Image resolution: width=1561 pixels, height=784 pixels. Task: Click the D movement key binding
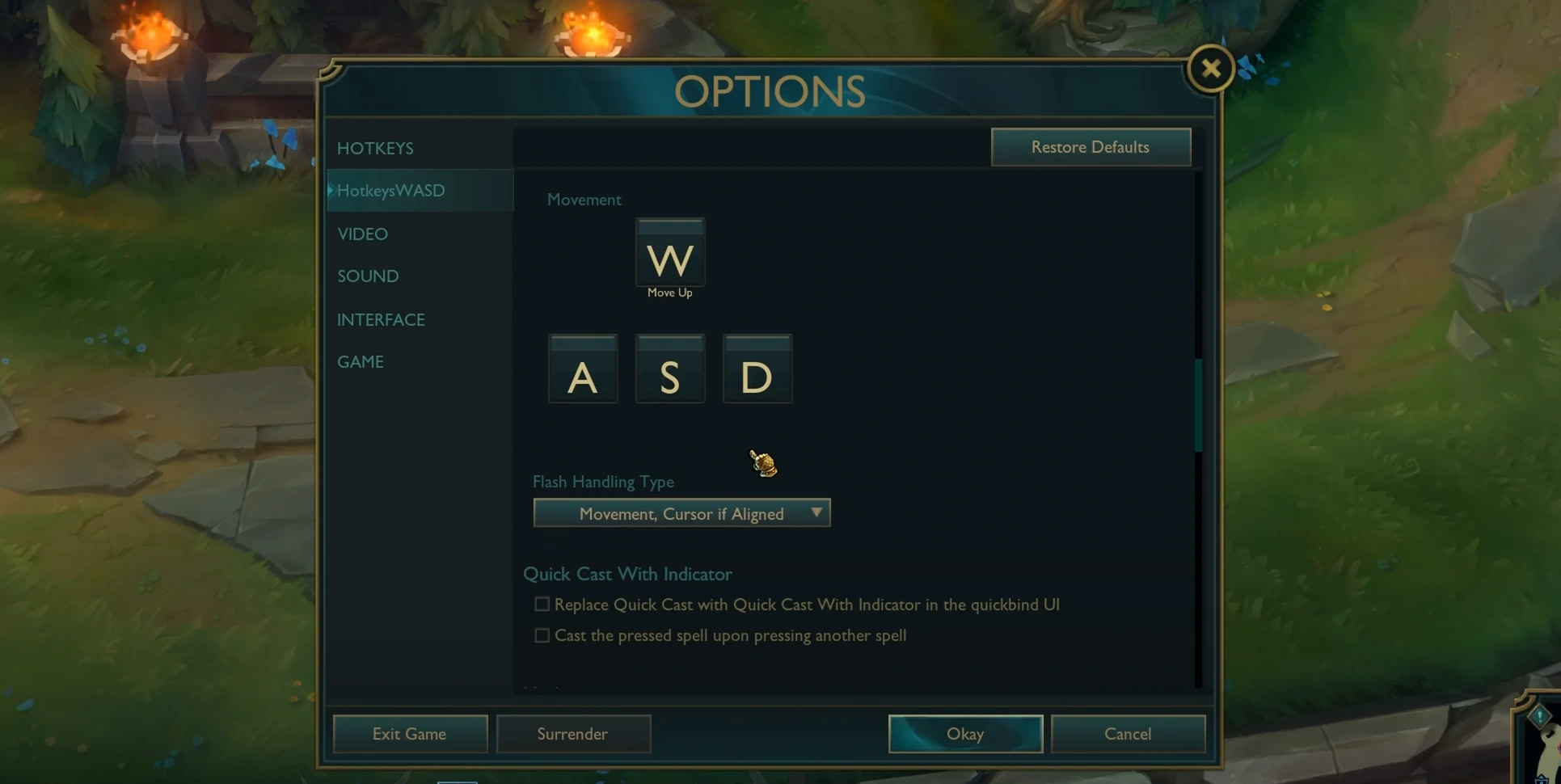click(757, 369)
